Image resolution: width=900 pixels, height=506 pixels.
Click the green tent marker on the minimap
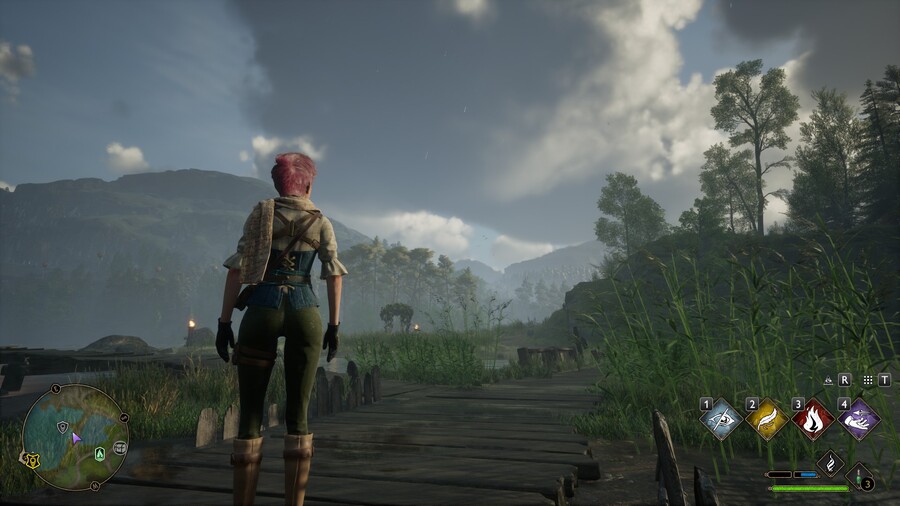point(100,453)
